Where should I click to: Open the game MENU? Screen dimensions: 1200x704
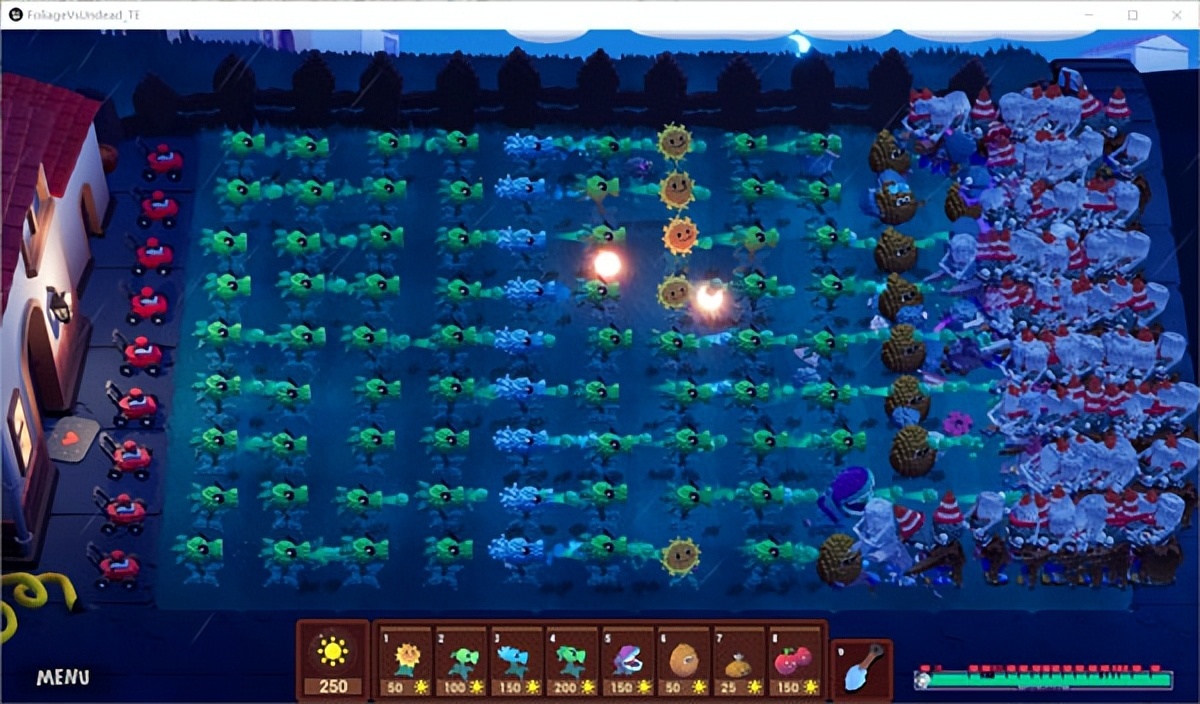coord(63,678)
